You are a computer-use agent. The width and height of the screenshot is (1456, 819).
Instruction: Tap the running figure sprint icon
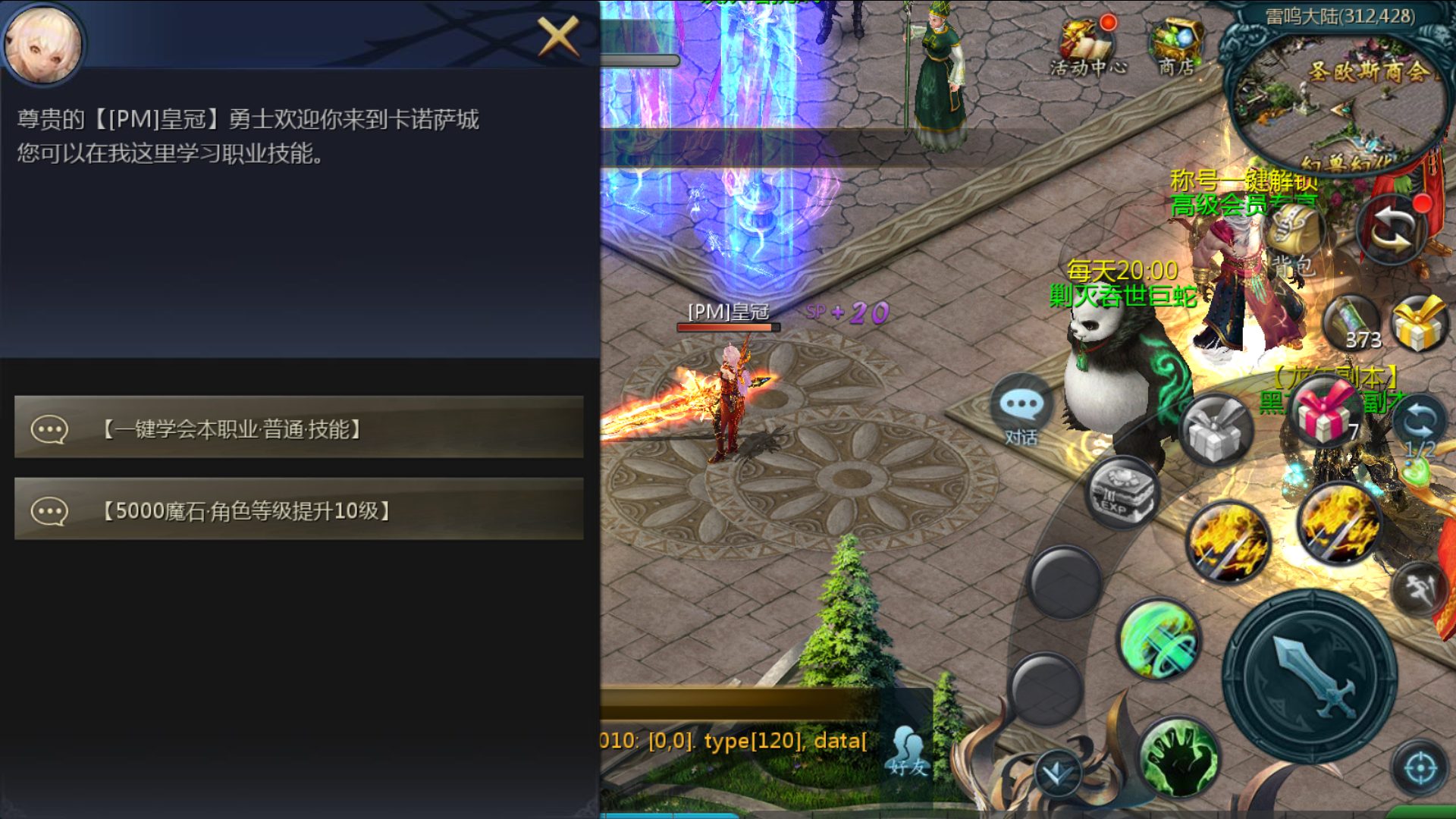(x=1419, y=588)
